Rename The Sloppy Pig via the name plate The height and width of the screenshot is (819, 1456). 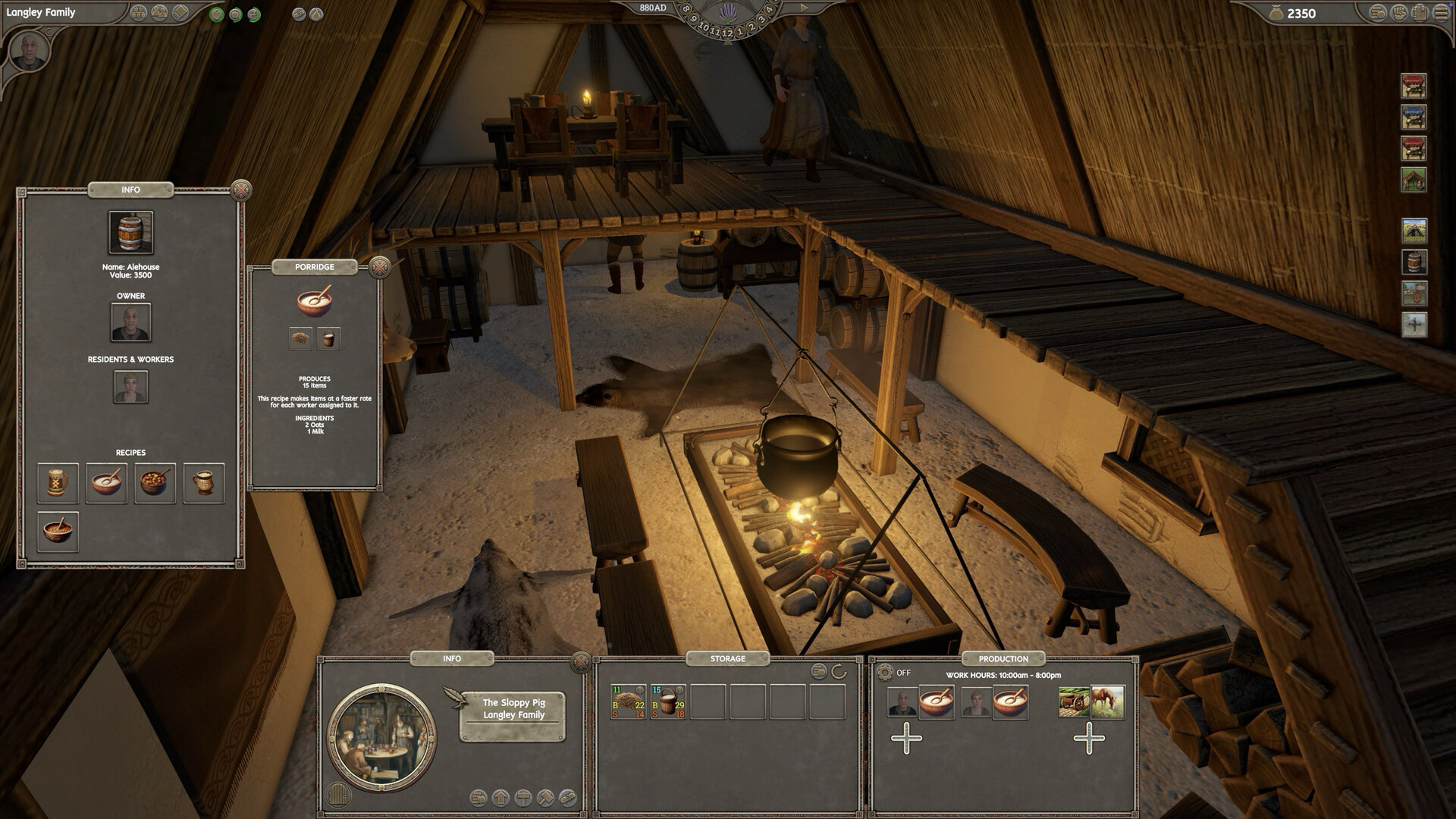click(x=513, y=709)
